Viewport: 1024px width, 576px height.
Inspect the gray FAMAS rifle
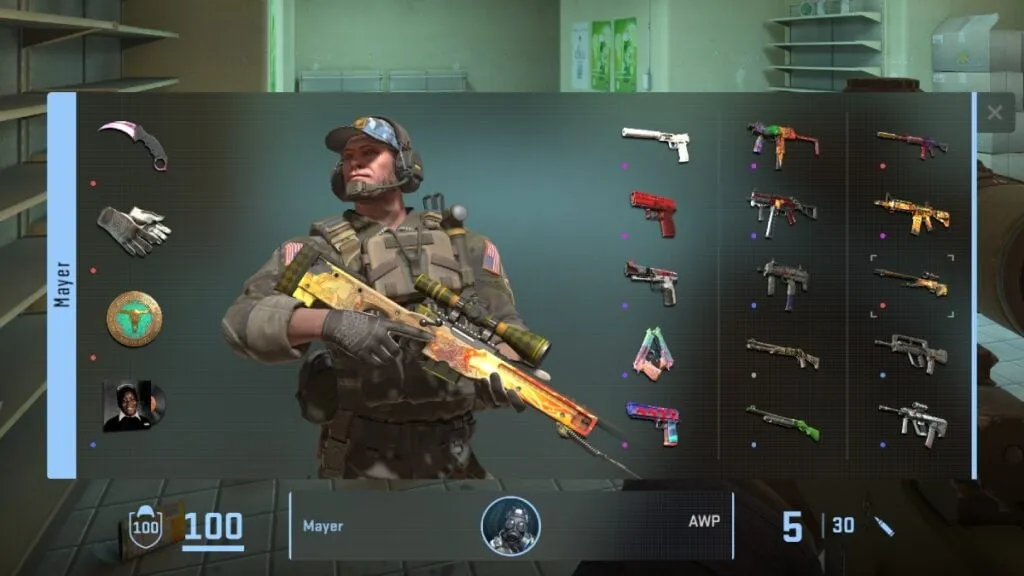click(912, 352)
